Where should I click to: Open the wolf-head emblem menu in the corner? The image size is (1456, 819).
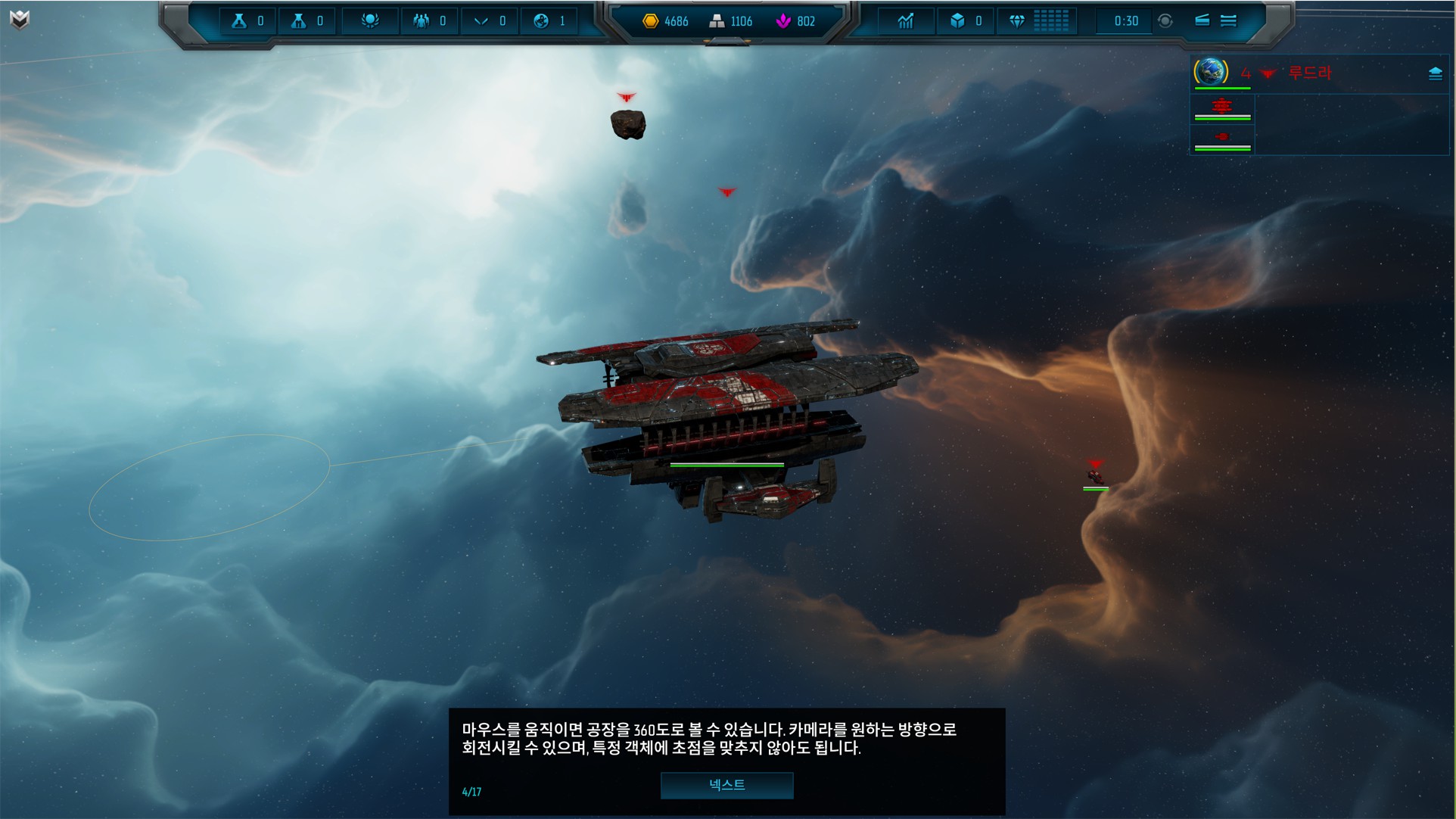pos(20,20)
